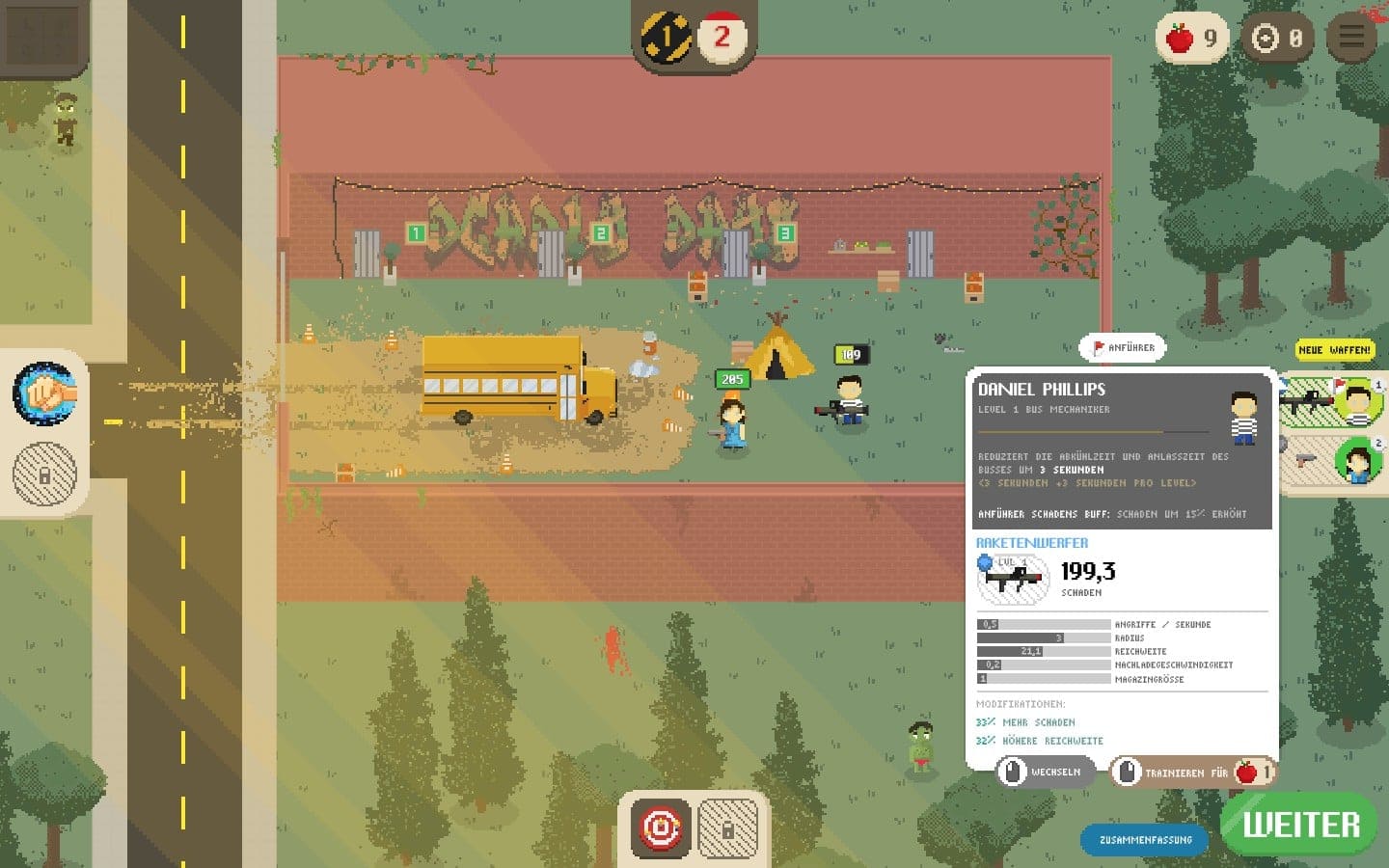The image size is (1389, 868).
Task: Open the Neue Waffen notification
Action: coord(1334,350)
